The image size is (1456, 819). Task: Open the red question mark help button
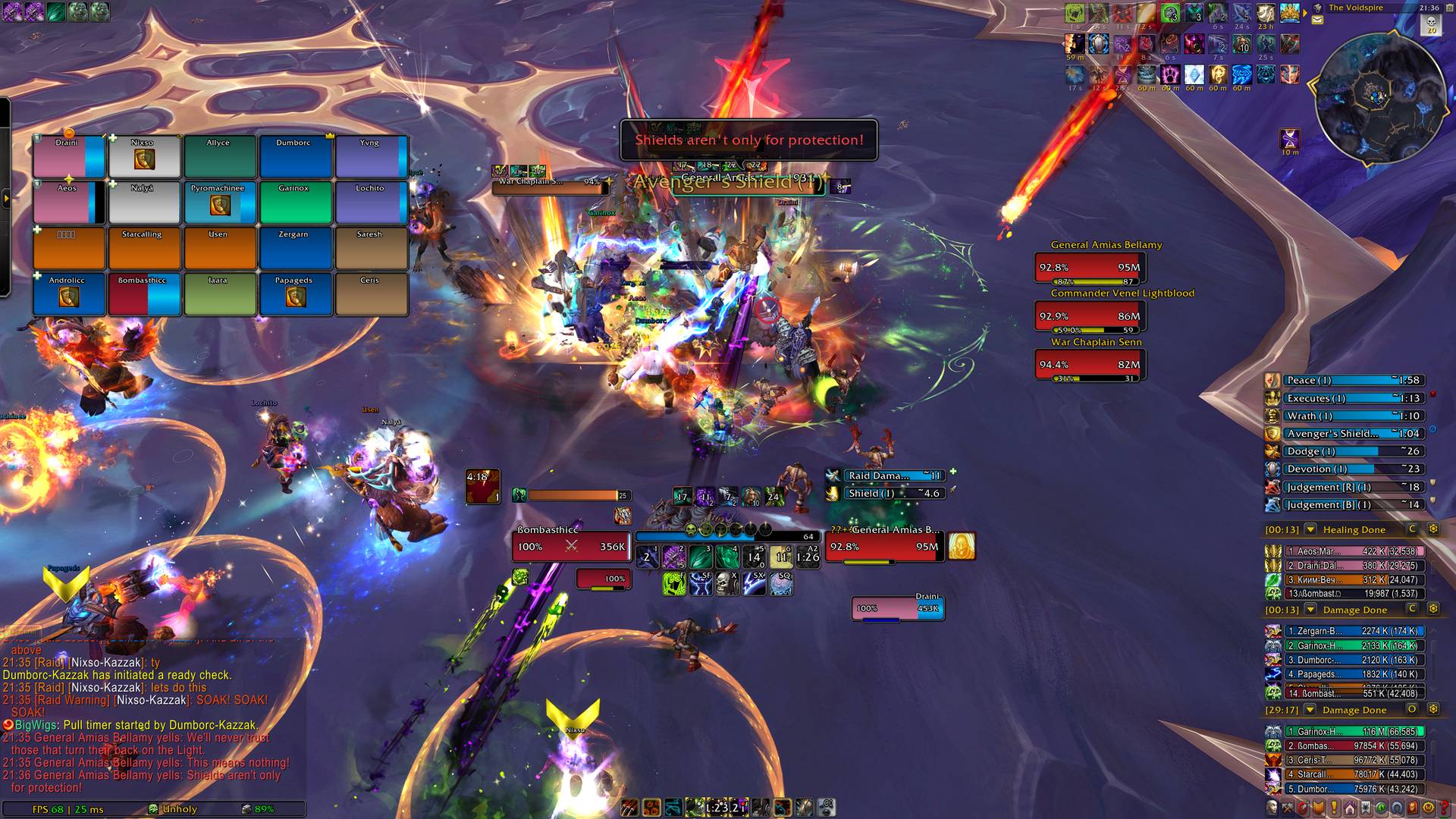1444,808
